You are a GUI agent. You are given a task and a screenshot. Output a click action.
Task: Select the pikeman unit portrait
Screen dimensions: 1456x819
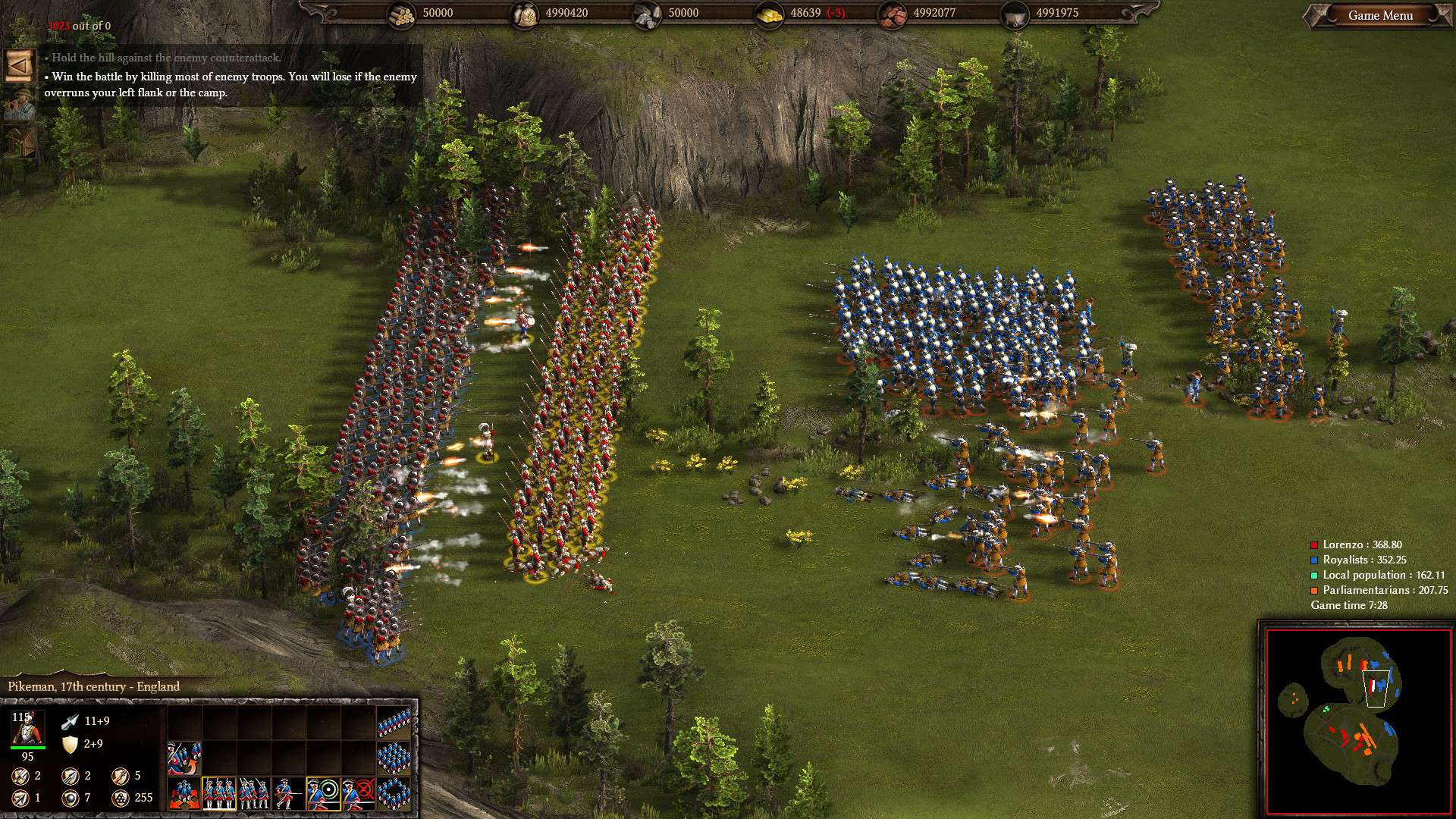(x=27, y=728)
